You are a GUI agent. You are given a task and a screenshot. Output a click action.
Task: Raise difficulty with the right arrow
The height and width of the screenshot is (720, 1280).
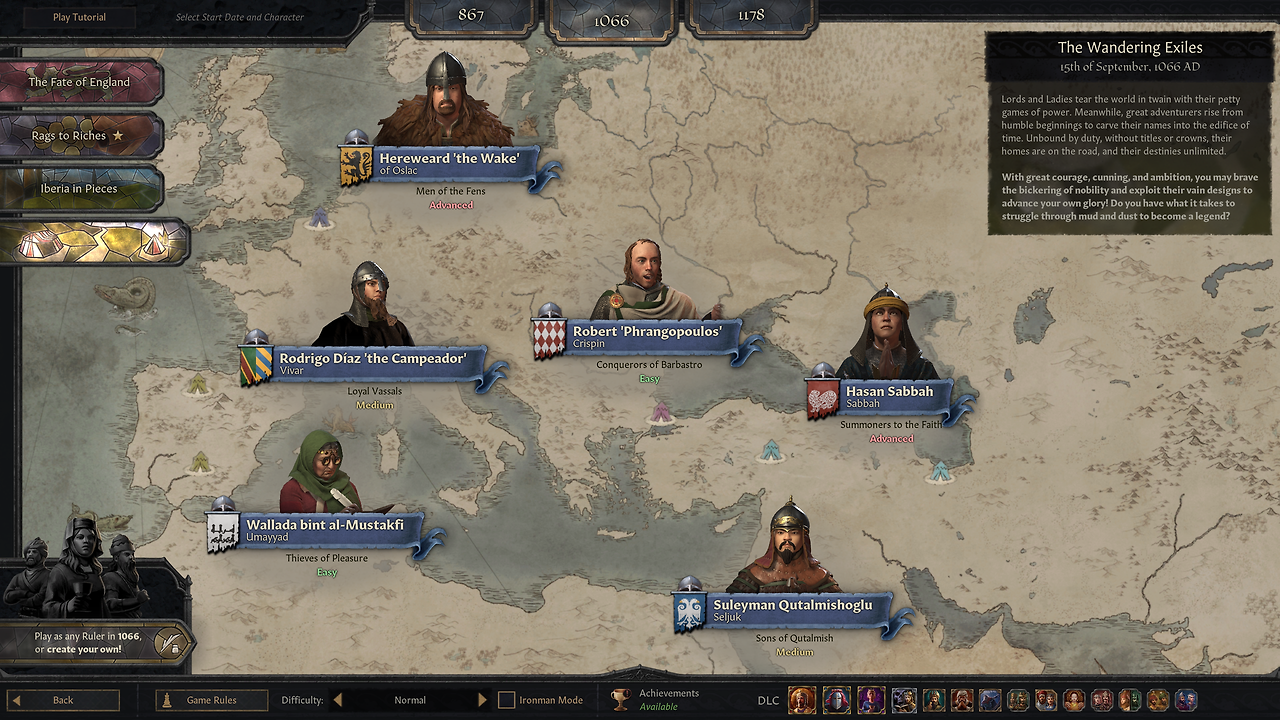[482, 700]
